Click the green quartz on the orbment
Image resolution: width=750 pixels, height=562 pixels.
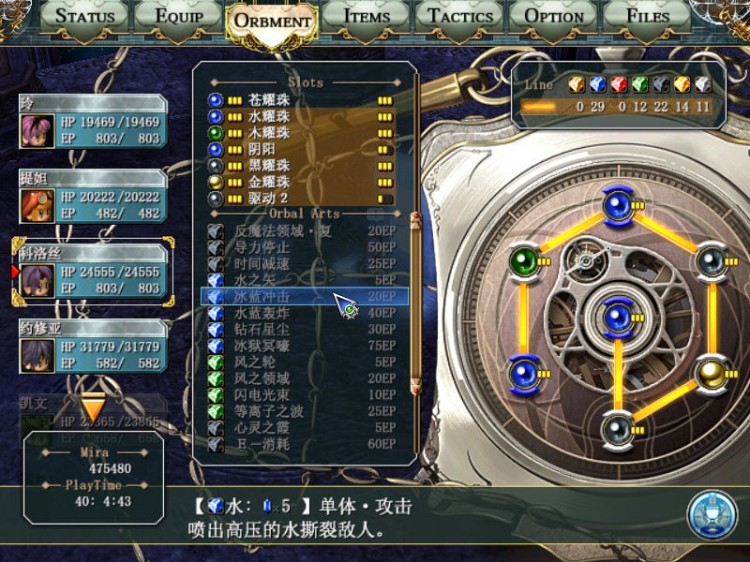[525, 261]
